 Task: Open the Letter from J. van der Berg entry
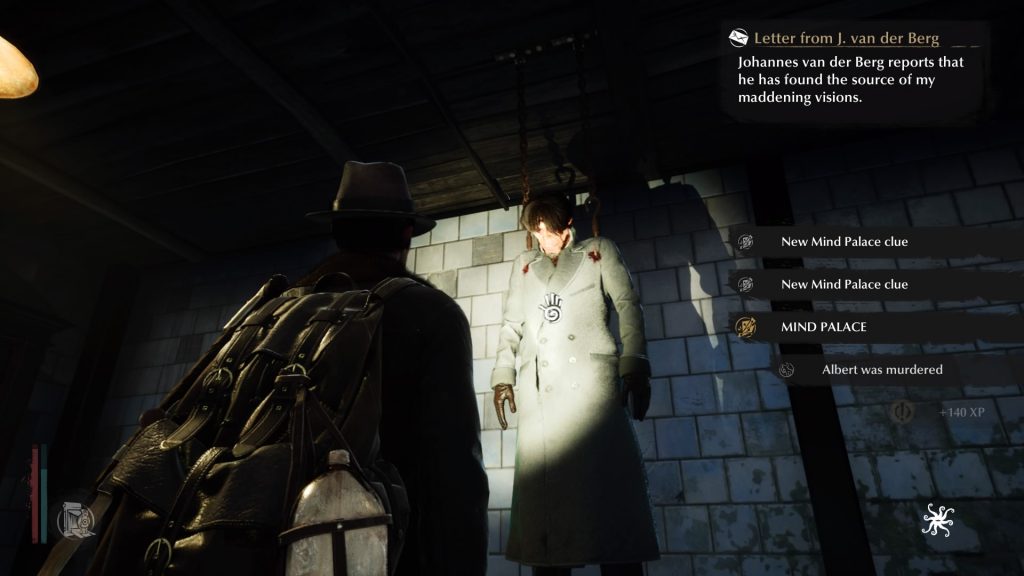[846, 39]
